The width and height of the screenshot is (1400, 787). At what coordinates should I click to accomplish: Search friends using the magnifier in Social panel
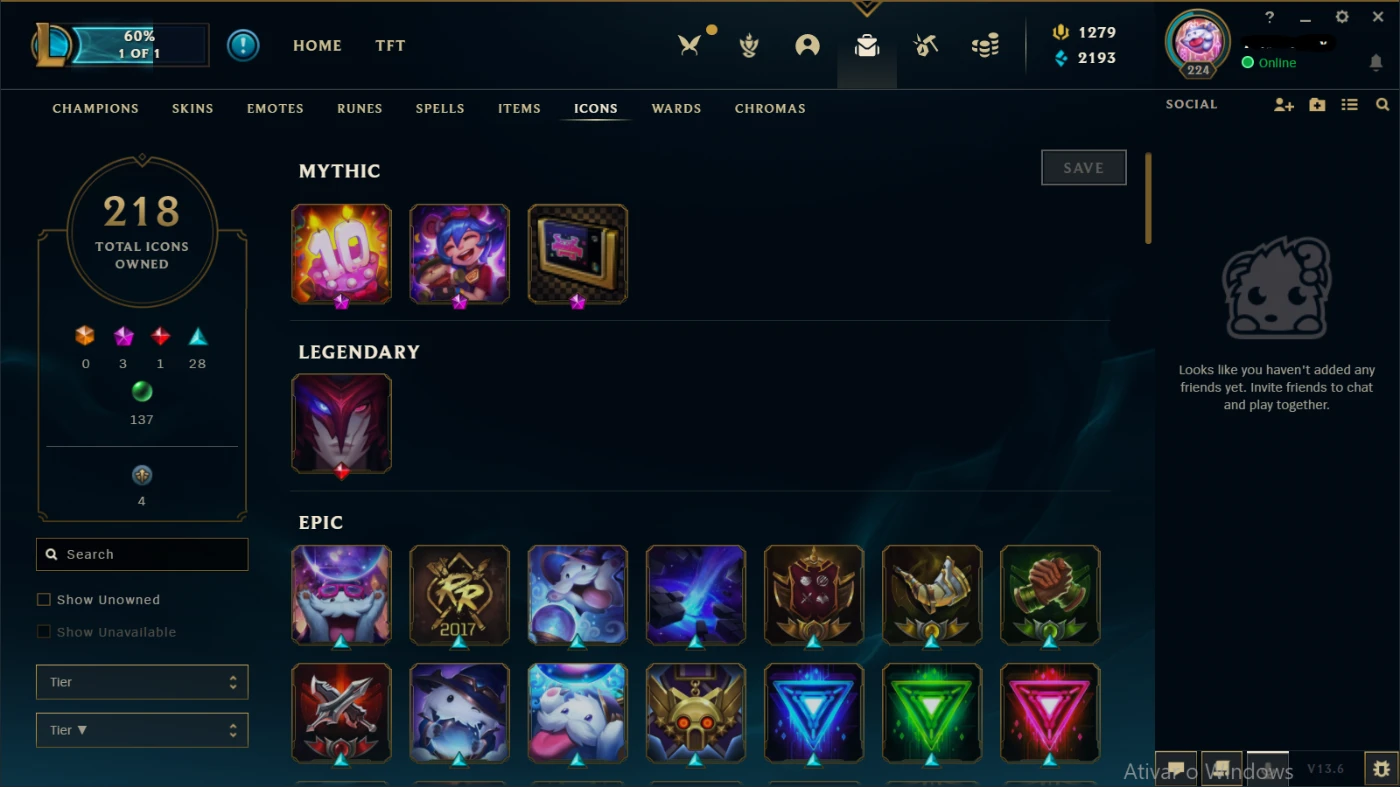(x=1382, y=104)
